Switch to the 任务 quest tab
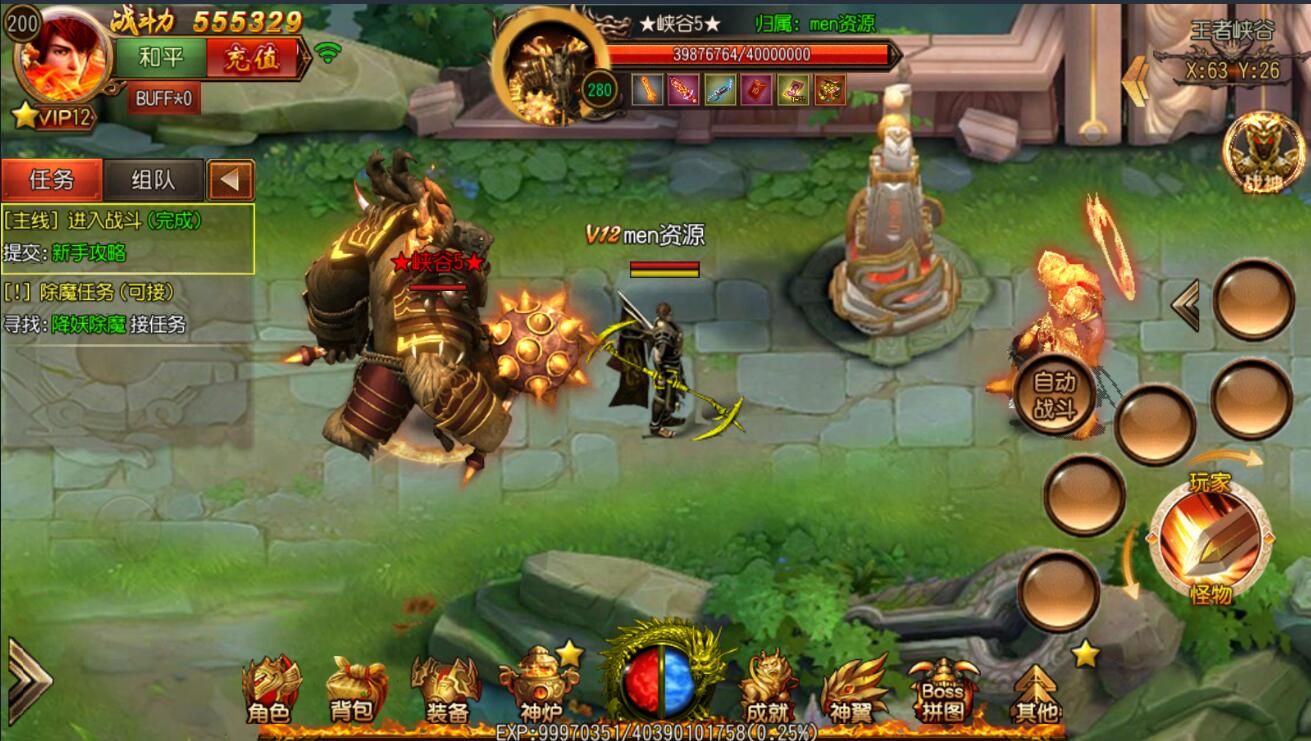This screenshot has width=1311, height=741. coord(52,180)
